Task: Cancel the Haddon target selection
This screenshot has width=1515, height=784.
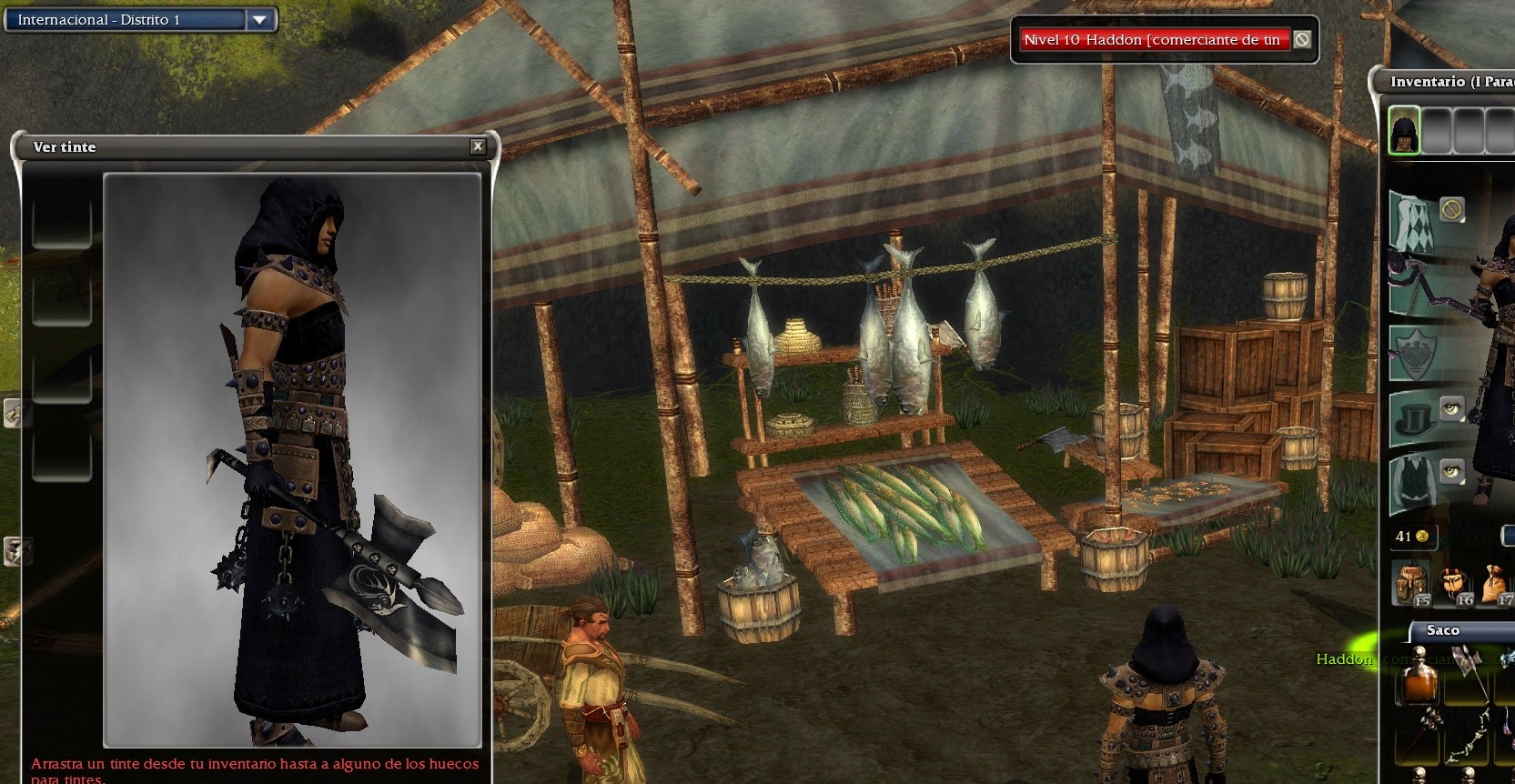Action: (1302, 39)
